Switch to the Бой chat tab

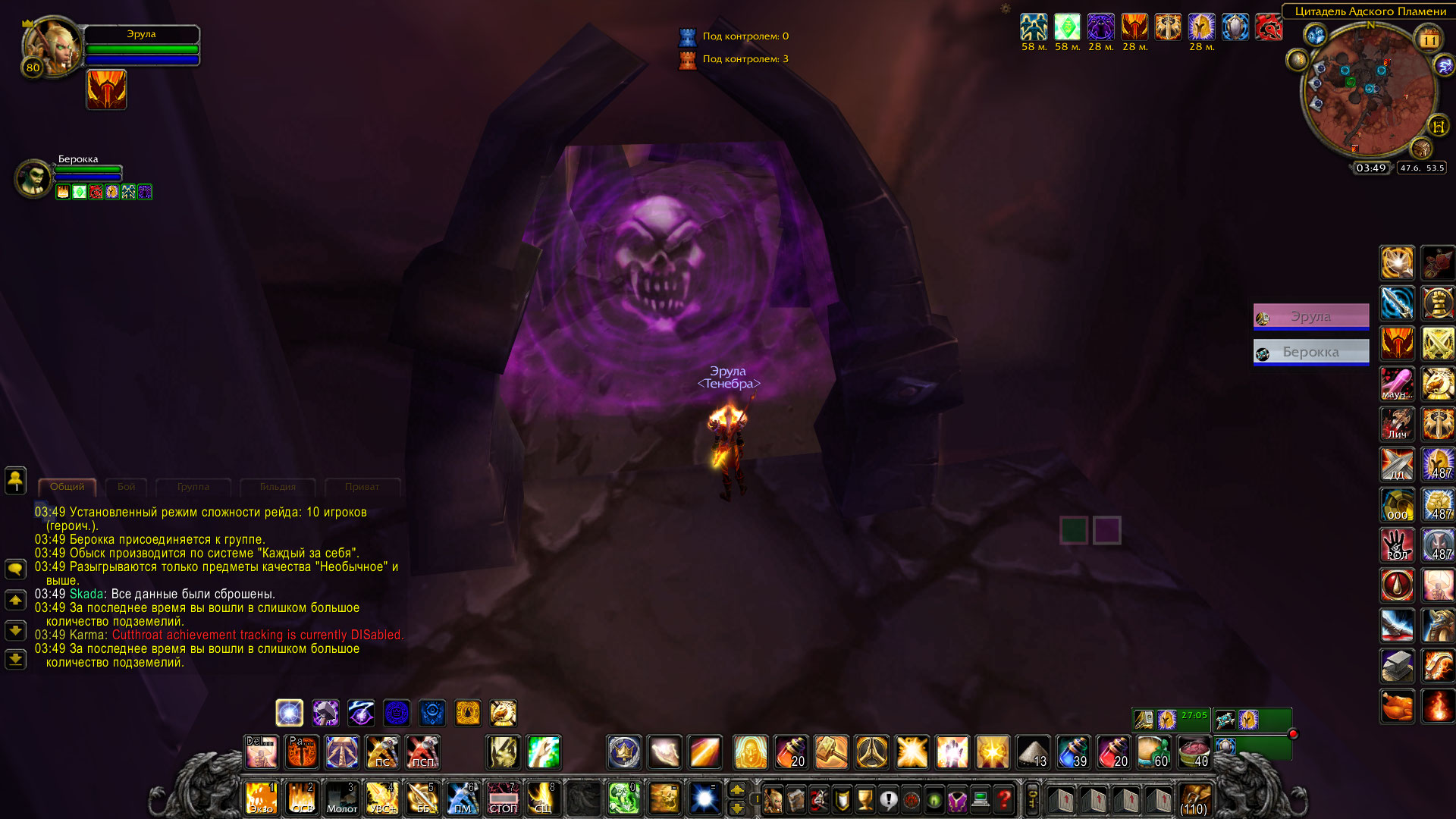pos(126,487)
